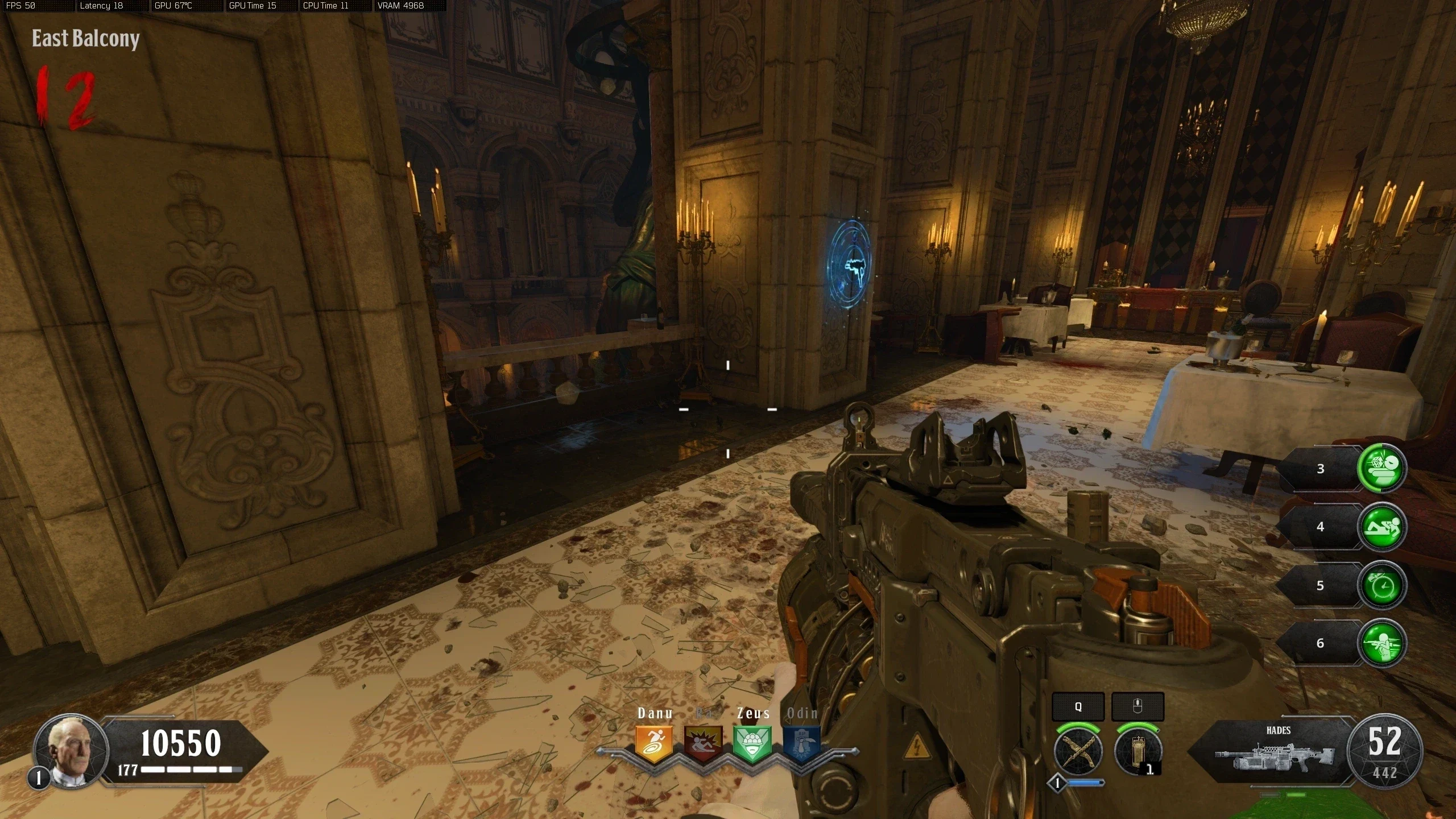
Task: Choose the Zeus turtle shell perk icon
Action: [x=752, y=743]
